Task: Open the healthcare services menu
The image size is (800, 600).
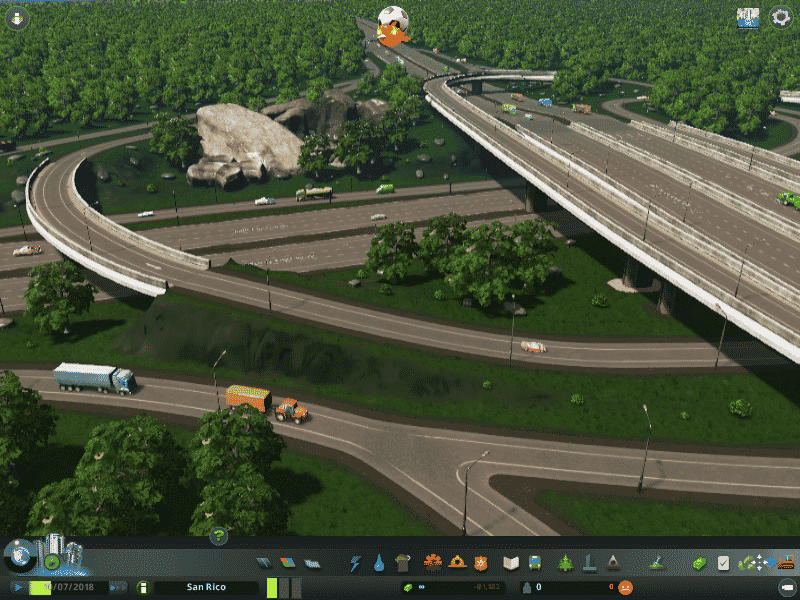Action: 433,563
